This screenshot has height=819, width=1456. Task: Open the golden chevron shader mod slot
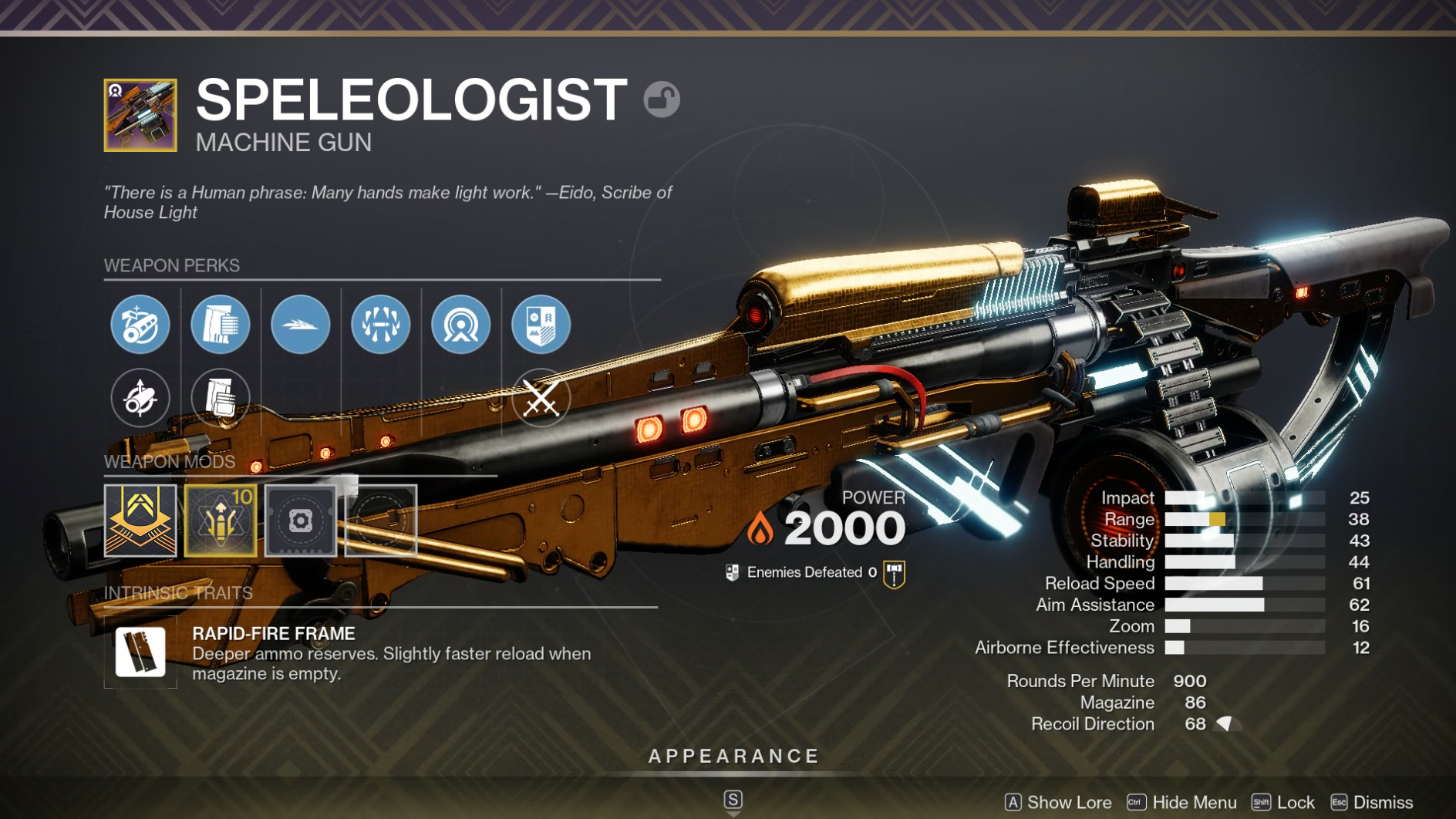pos(140,521)
